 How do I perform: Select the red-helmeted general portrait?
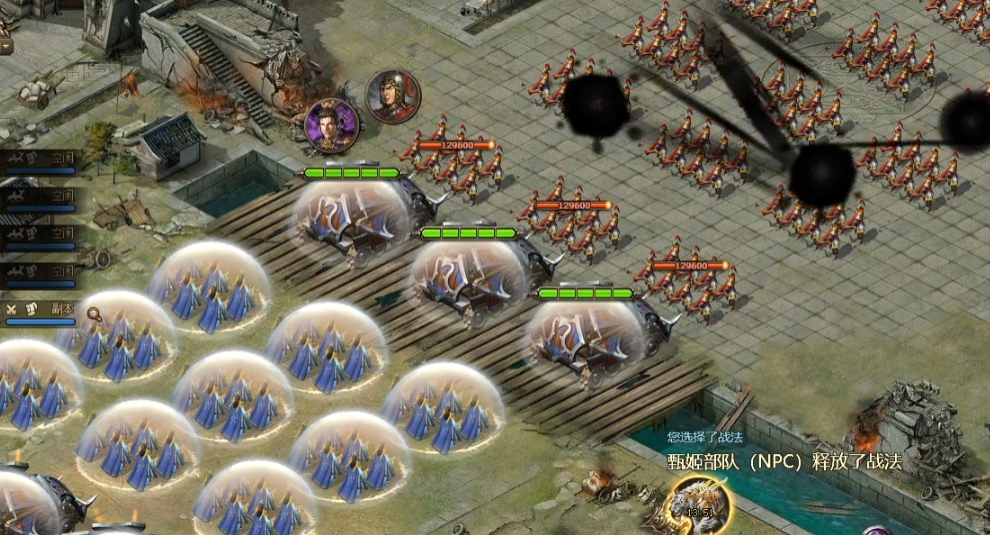pos(393,96)
